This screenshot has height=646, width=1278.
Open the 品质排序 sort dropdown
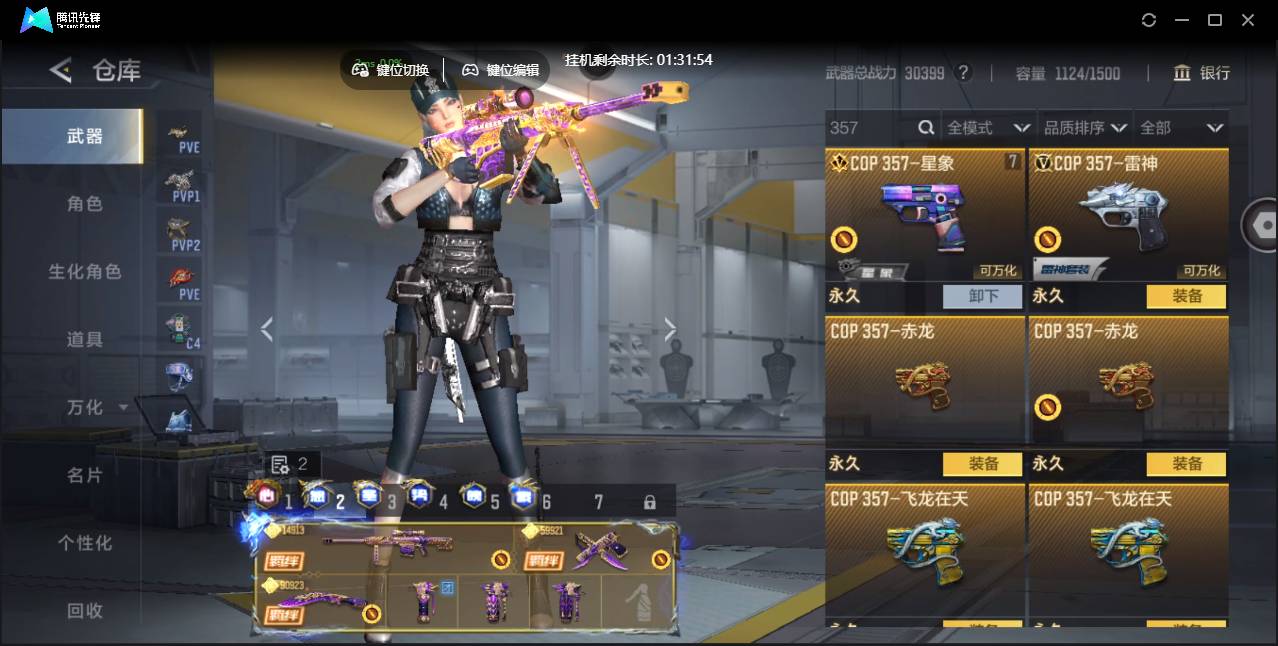click(1085, 128)
